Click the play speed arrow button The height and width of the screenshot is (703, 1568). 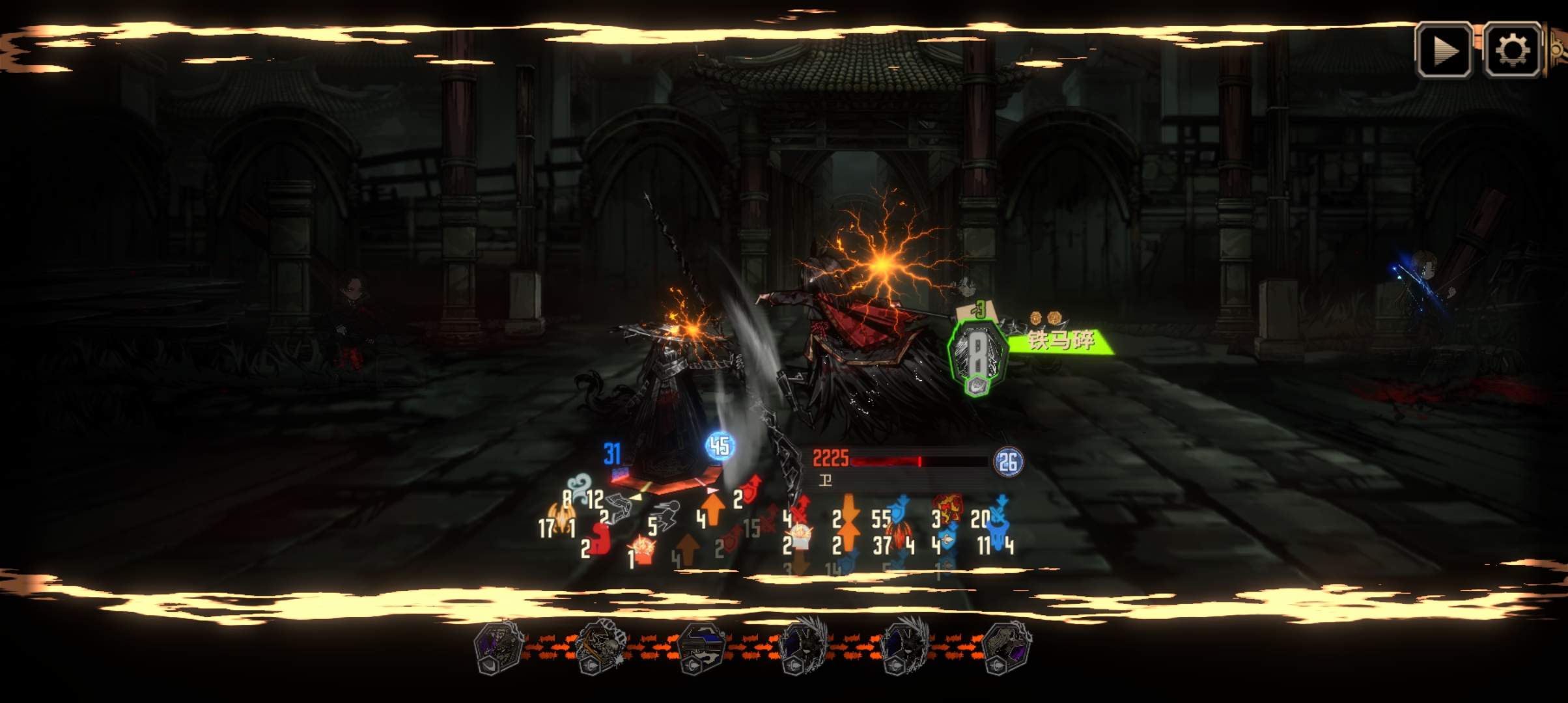pyautogui.click(x=1444, y=51)
